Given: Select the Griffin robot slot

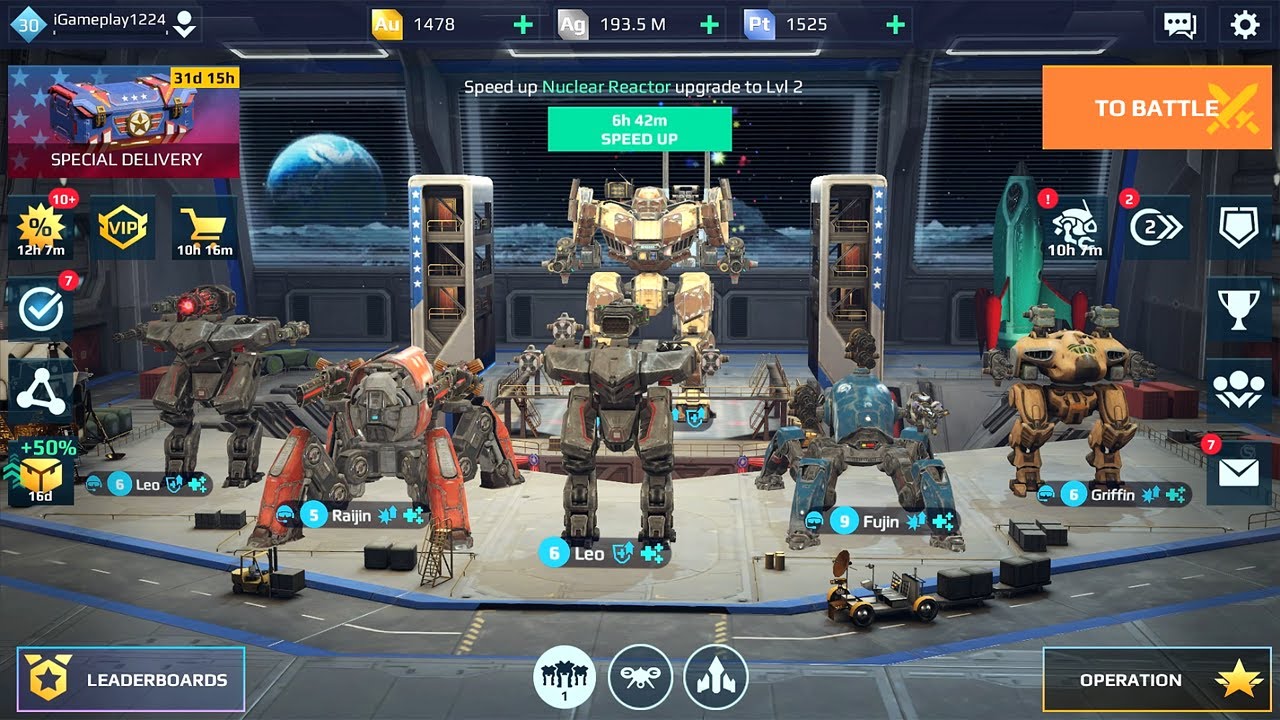Looking at the screenshot, I should point(1111,494).
